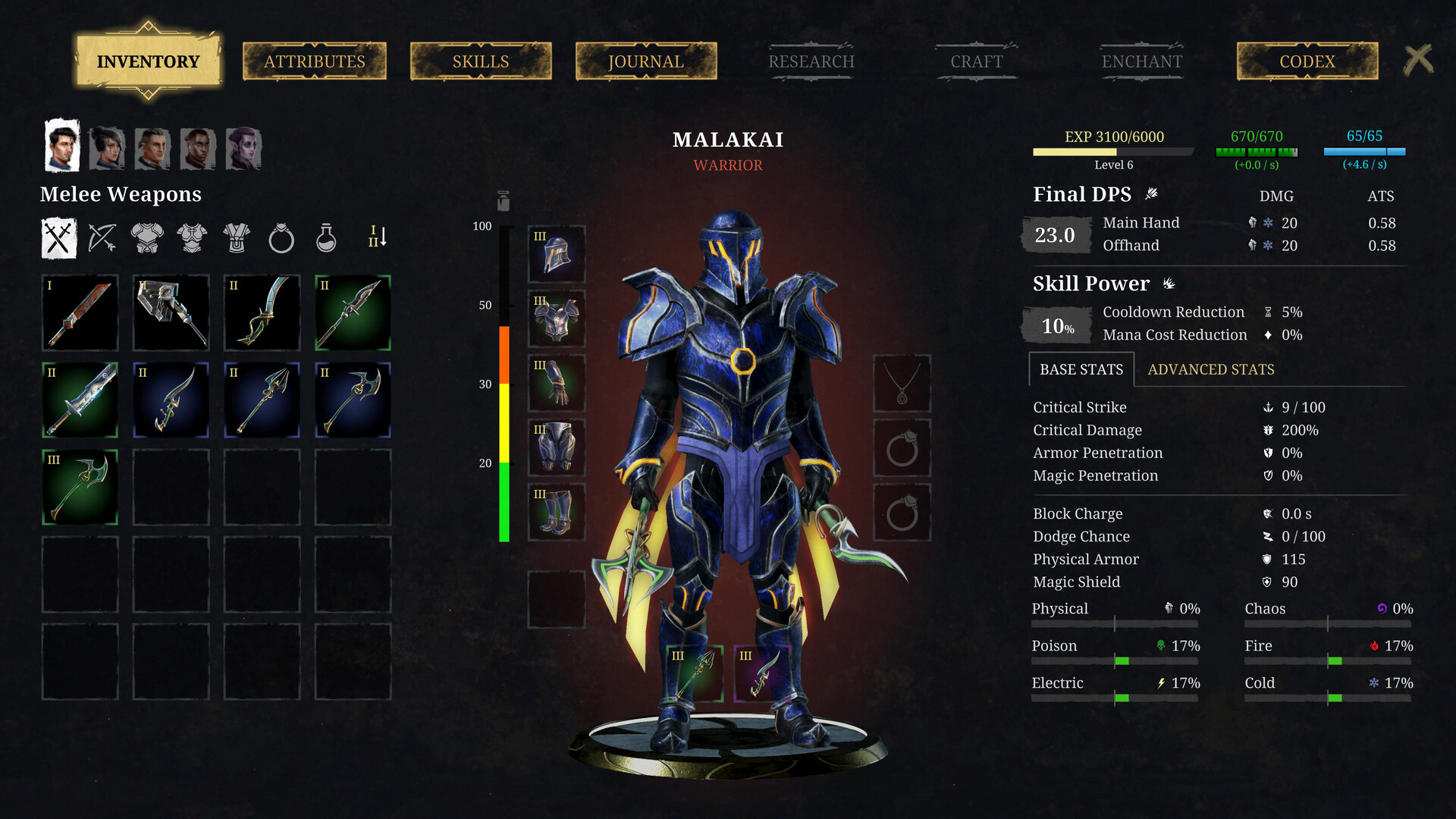Filter inventory by medium armor chestpiece
Viewport: 1456px width, 819px height.
click(192, 237)
